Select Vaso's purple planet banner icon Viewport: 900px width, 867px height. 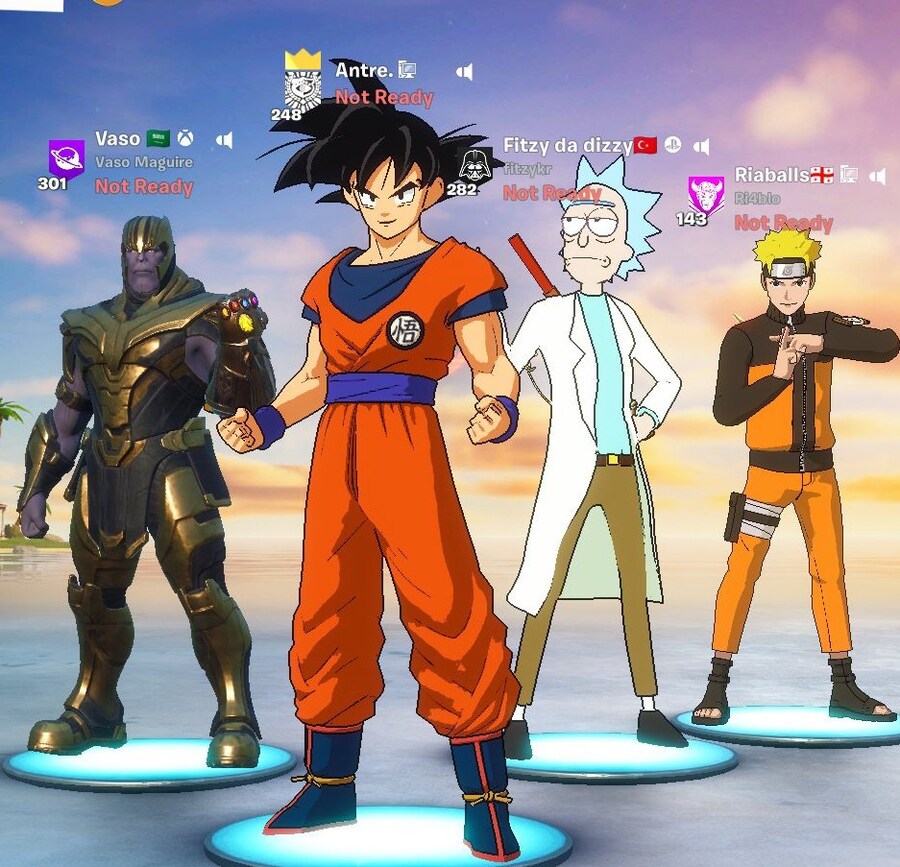[66, 159]
